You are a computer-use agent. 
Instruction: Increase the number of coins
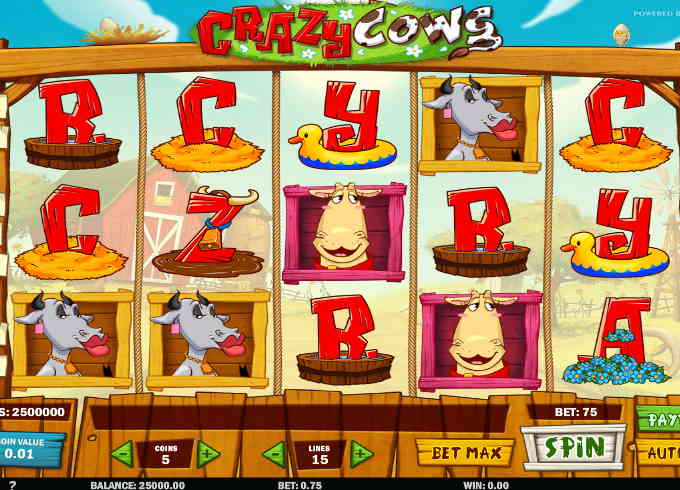(x=208, y=453)
